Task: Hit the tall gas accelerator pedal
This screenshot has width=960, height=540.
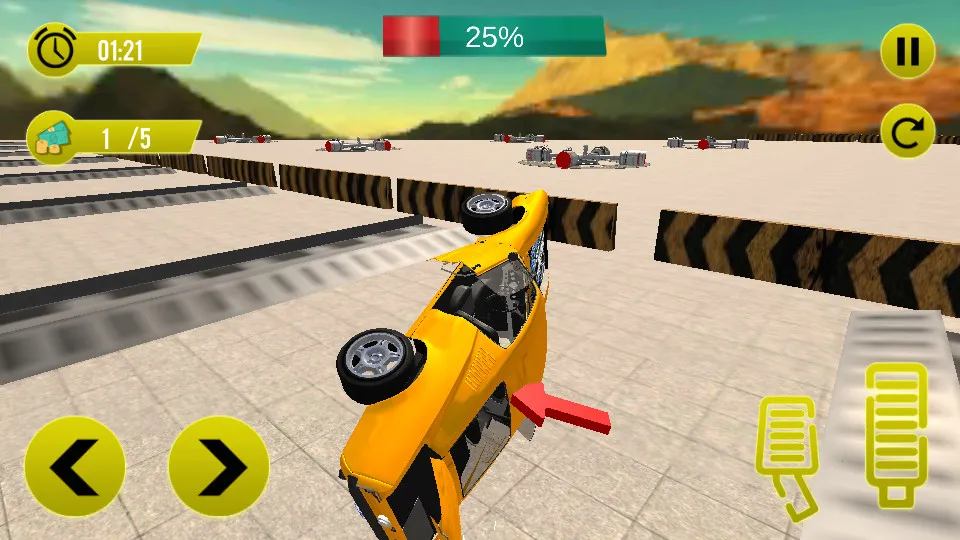Action: (895, 430)
